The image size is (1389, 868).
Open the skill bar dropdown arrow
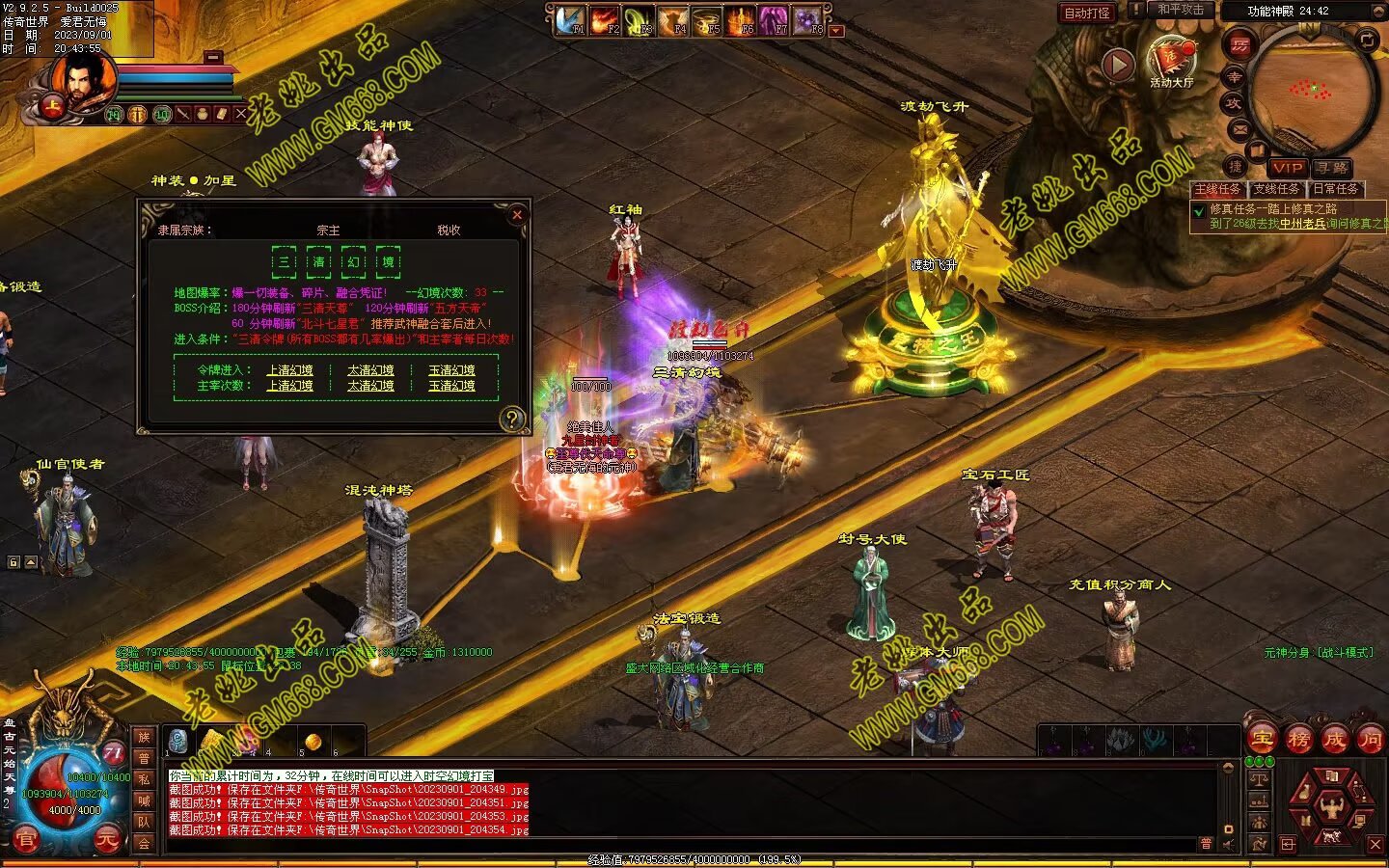click(x=836, y=31)
